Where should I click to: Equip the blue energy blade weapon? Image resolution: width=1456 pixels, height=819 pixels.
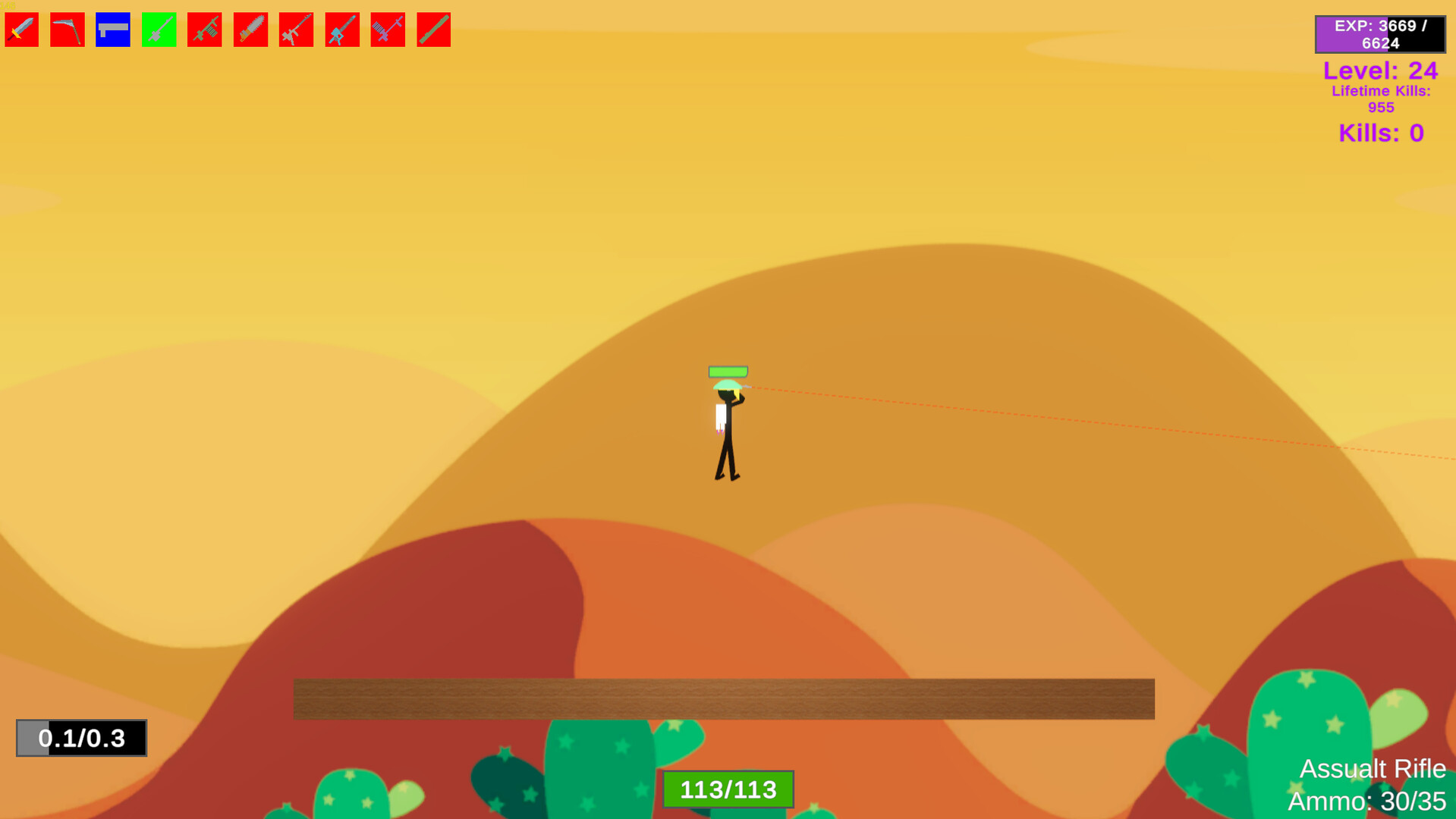point(341,30)
